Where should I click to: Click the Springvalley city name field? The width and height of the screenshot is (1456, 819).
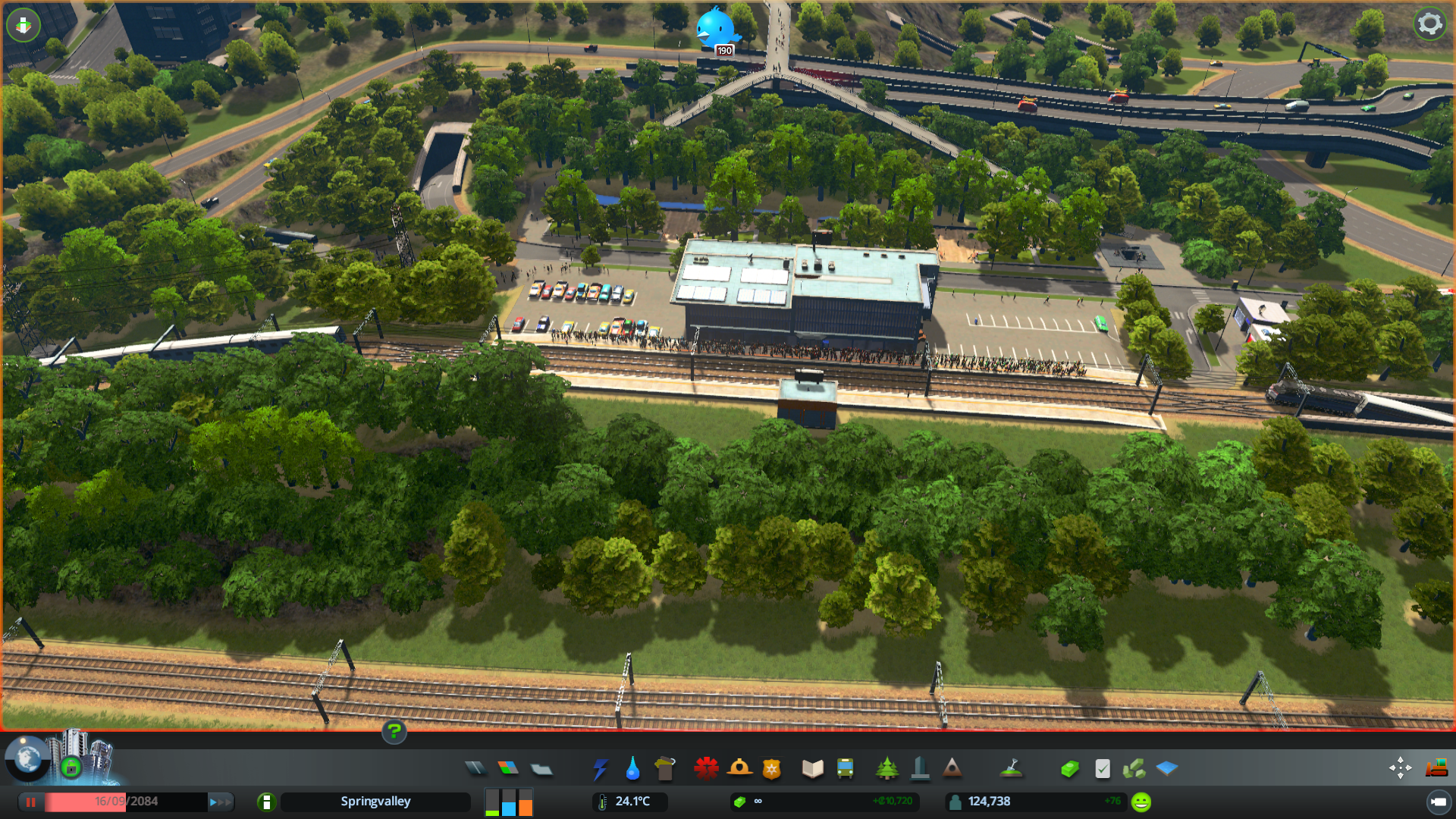coord(375,801)
